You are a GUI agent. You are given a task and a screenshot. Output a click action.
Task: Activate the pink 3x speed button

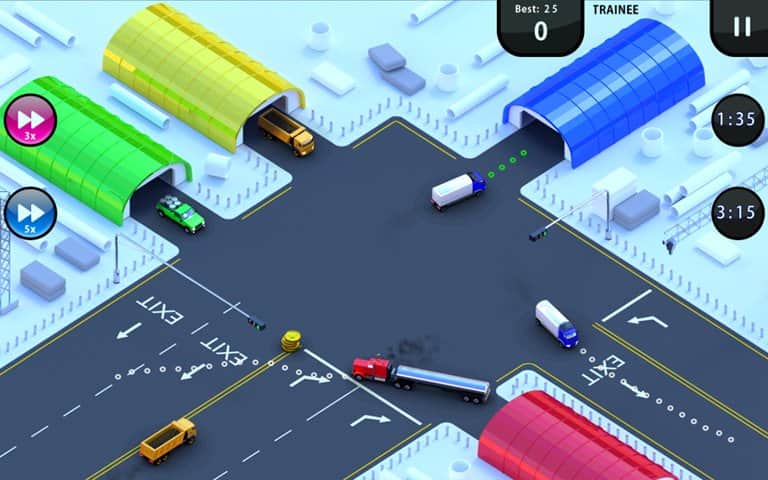[x=28, y=121]
